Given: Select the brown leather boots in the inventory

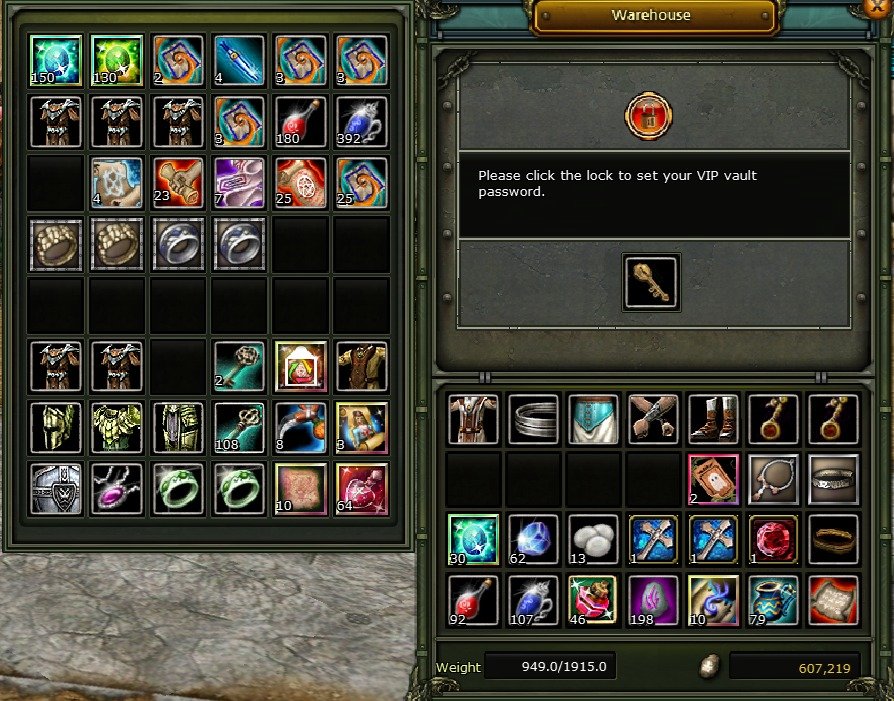Looking at the screenshot, I should [x=713, y=418].
